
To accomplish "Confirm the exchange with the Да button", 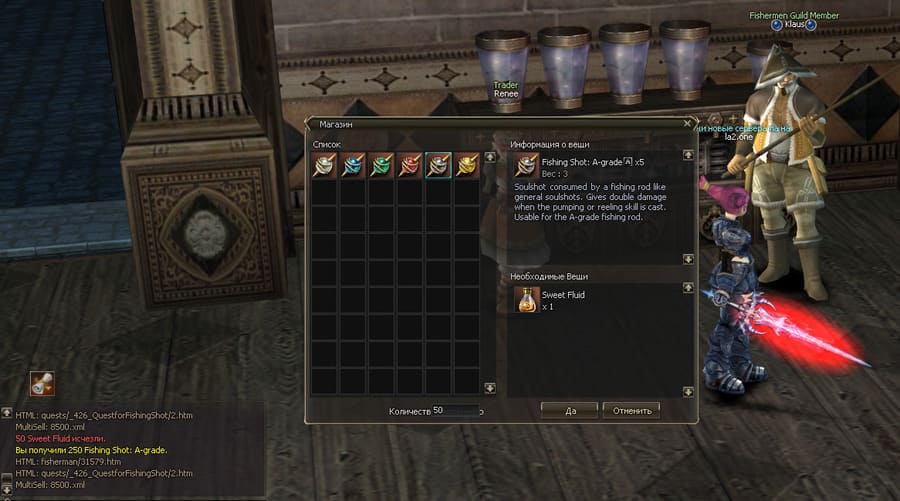I will pos(569,410).
